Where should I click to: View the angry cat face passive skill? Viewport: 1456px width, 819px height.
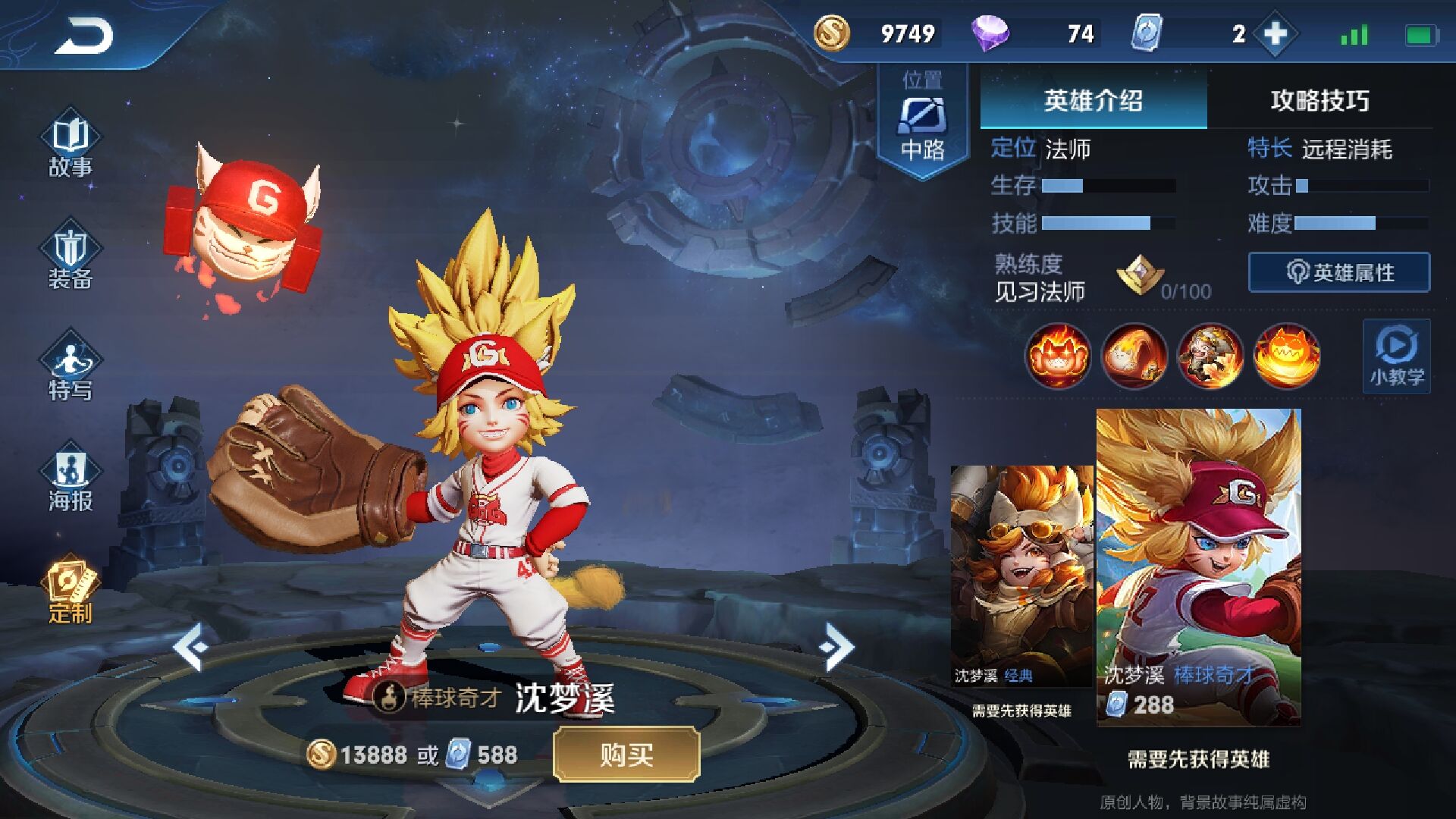1058,356
